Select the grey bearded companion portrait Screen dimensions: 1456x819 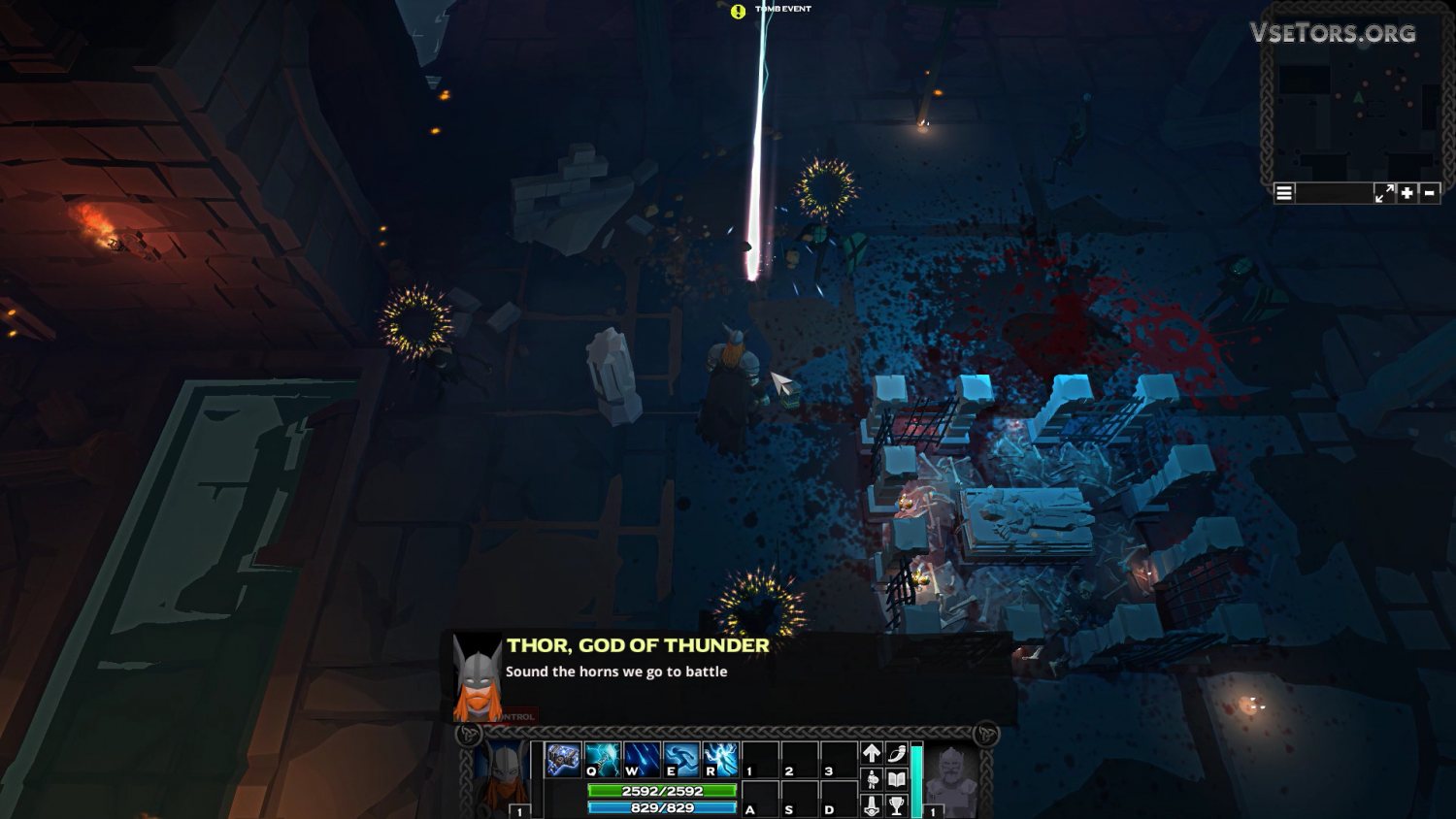(x=949, y=774)
